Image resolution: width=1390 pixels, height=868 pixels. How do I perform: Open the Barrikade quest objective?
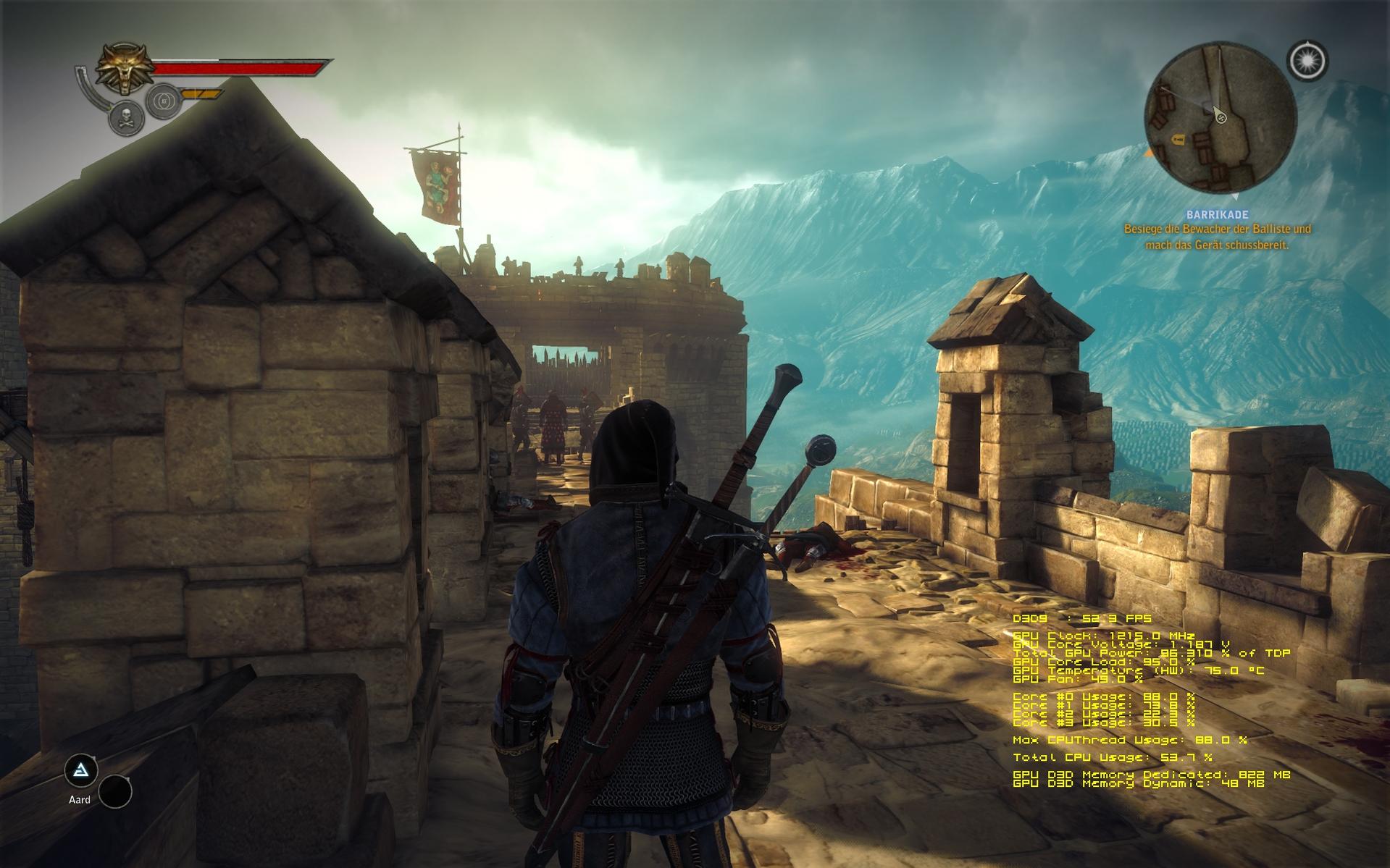pyautogui.click(x=1217, y=215)
